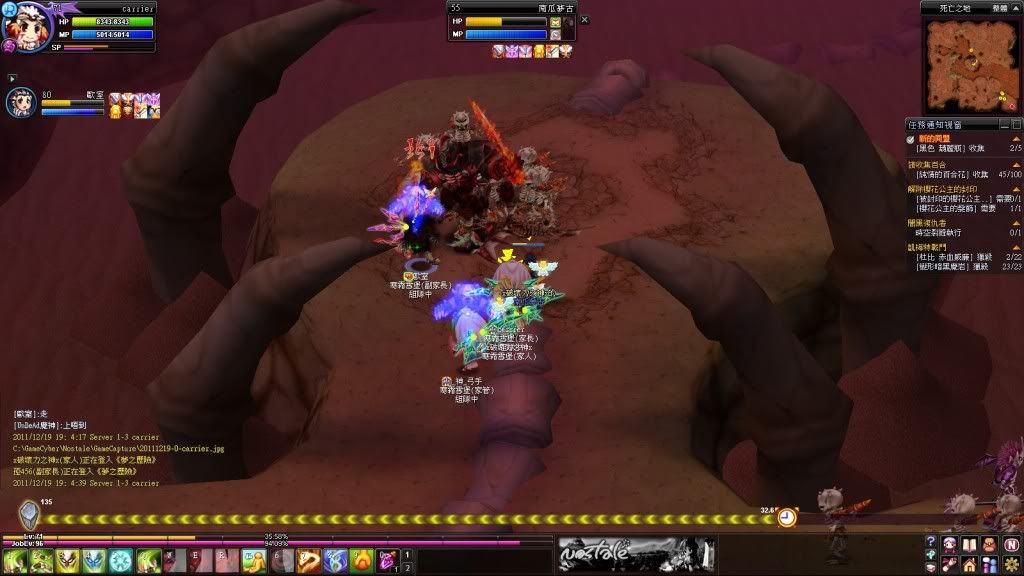
Task: Open the help question mark icon
Action: tap(931, 544)
